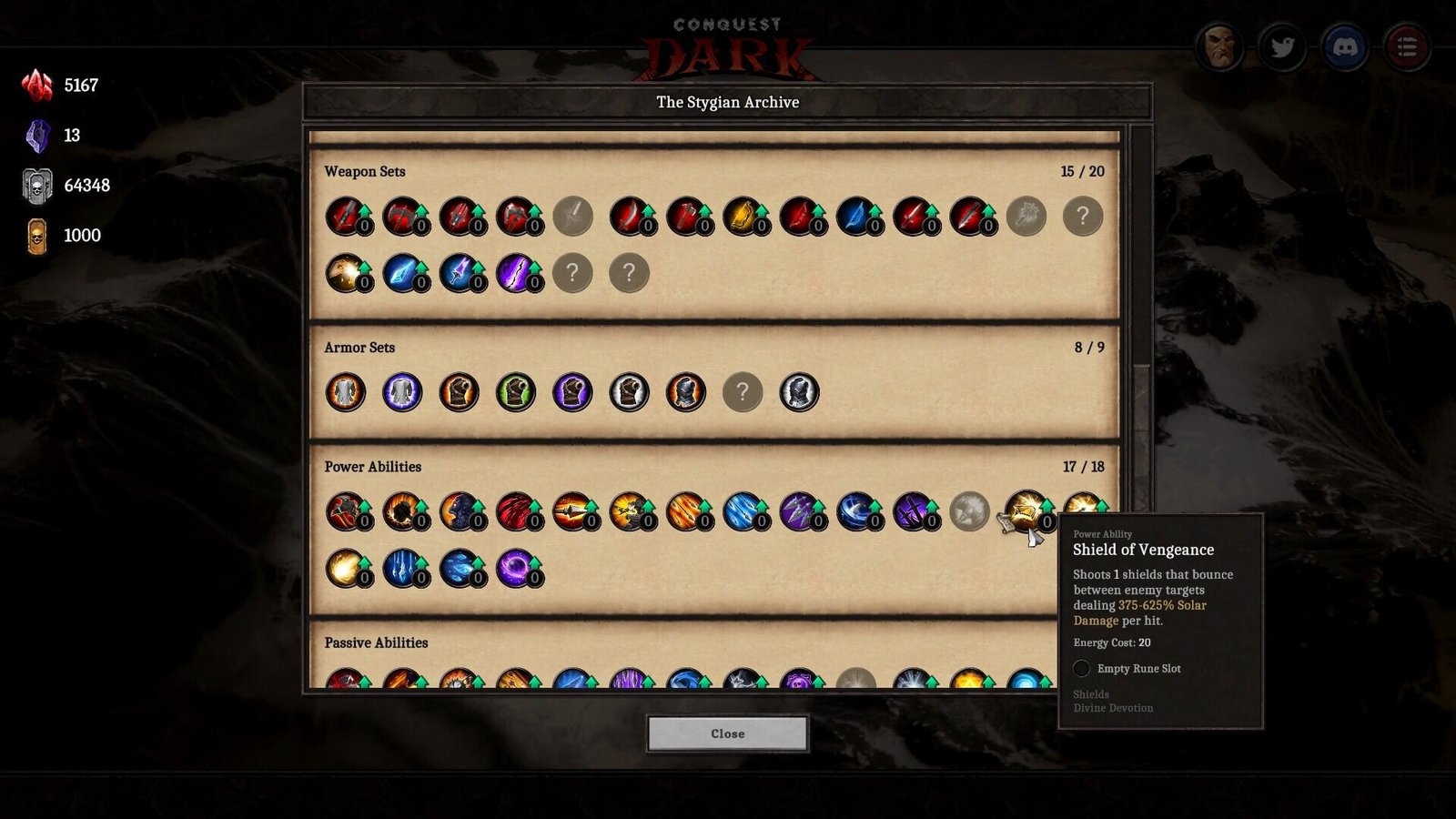Select the green gauntlet armor set icon
Viewport: 1456px width, 819px height.
(x=516, y=391)
